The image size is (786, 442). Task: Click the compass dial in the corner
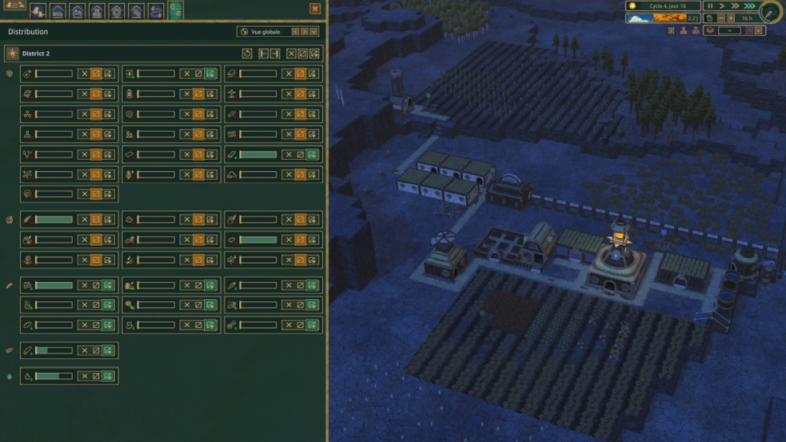[771, 12]
